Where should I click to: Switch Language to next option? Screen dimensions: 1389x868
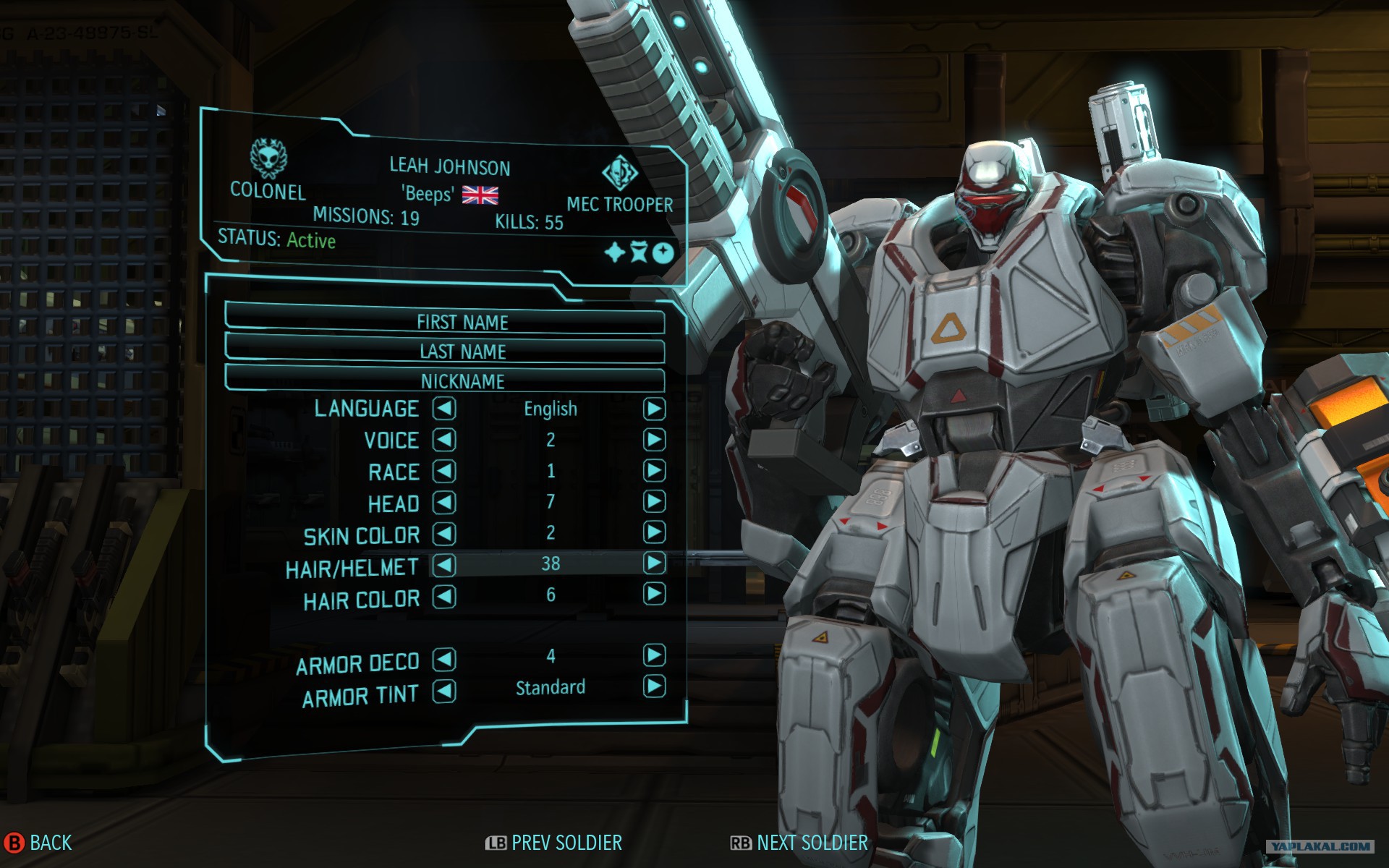click(654, 409)
